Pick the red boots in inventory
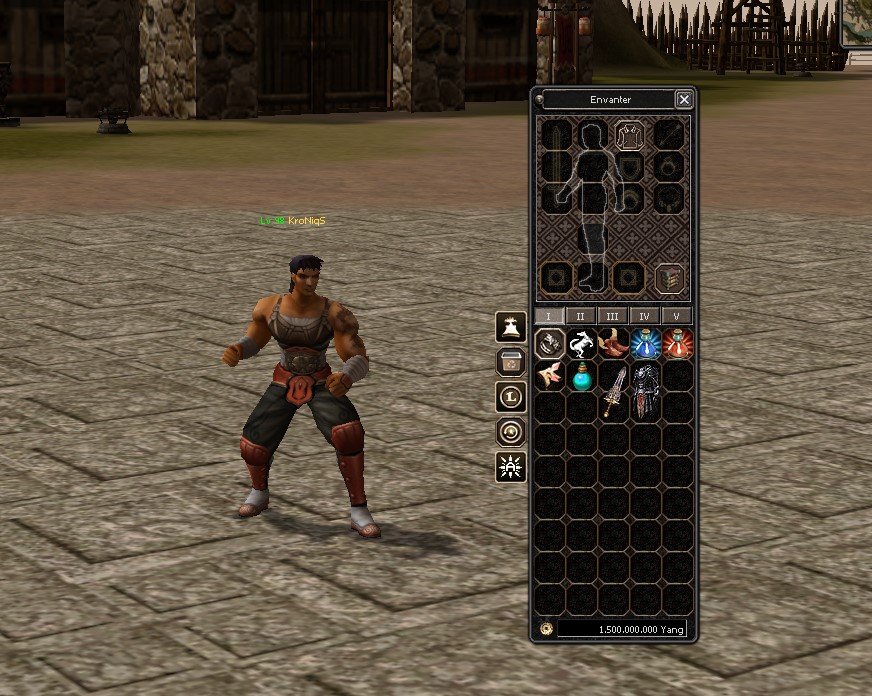 coord(613,345)
